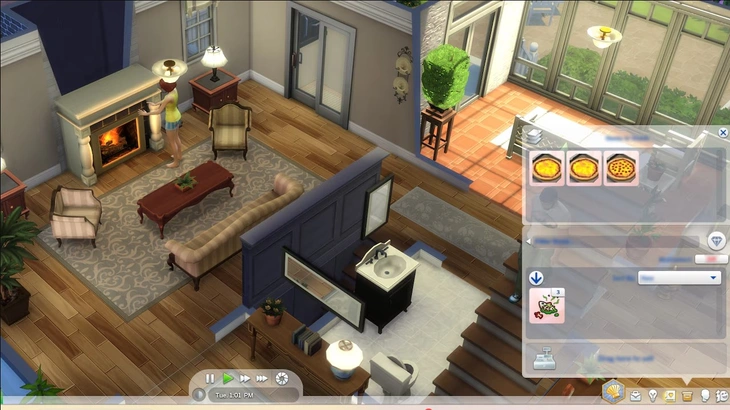The image size is (730, 410).
Task: Open the lightbulb icon panel
Action: point(652,396)
